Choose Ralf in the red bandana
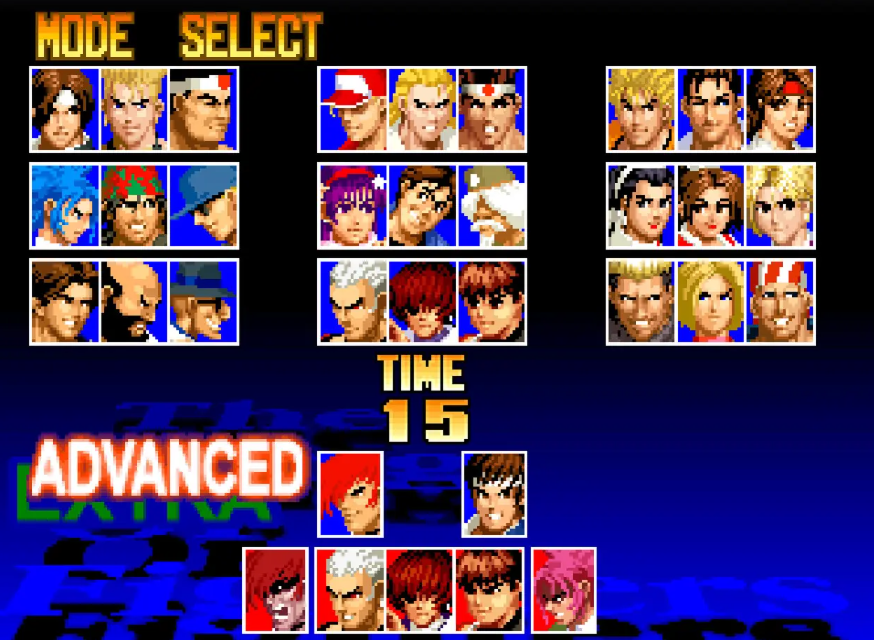The height and width of the screenshot is (640, 874). 134,206
